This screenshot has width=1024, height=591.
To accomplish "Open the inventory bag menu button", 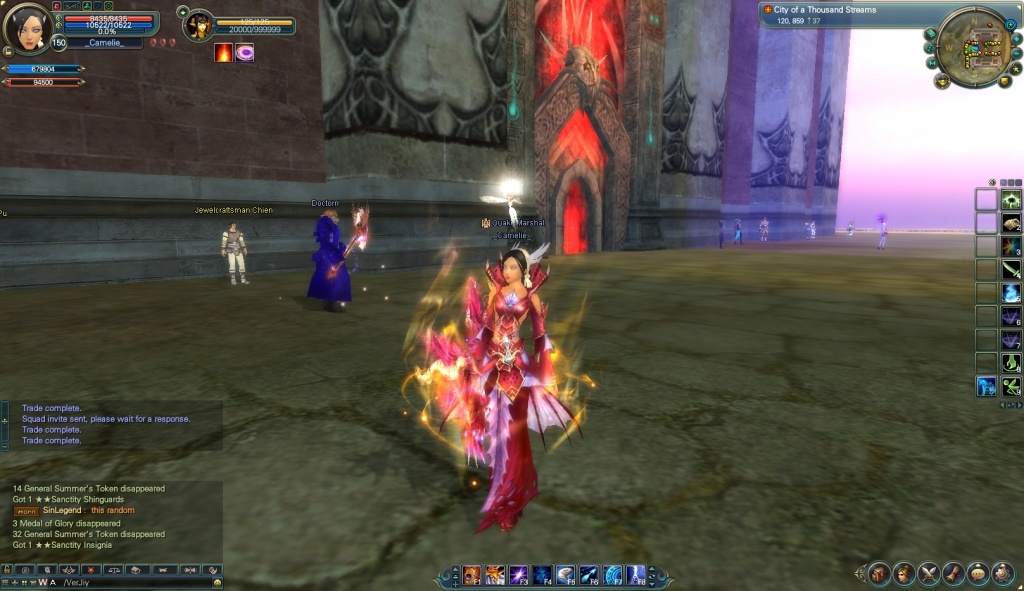I will tap(879, 574).
